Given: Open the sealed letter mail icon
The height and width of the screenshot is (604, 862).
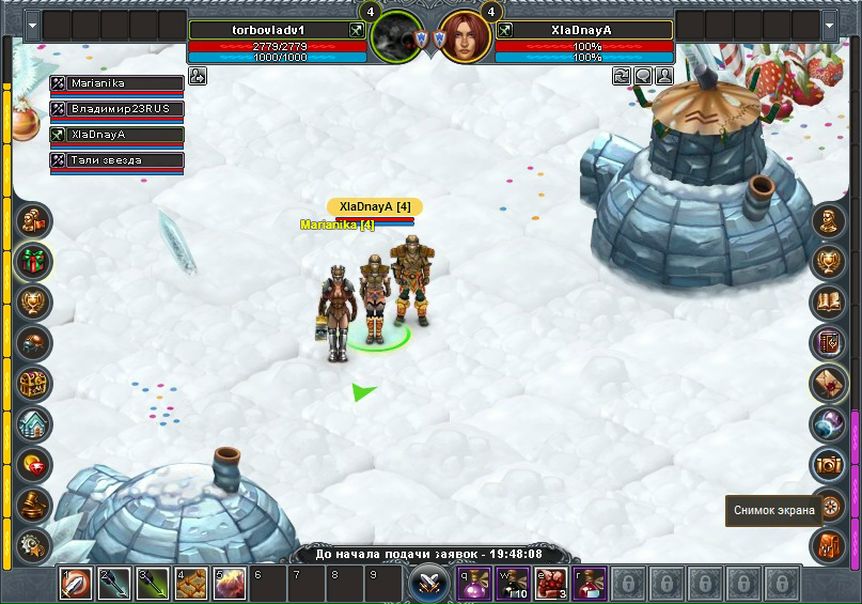Looking at the screenshot, I should [828, 382].
